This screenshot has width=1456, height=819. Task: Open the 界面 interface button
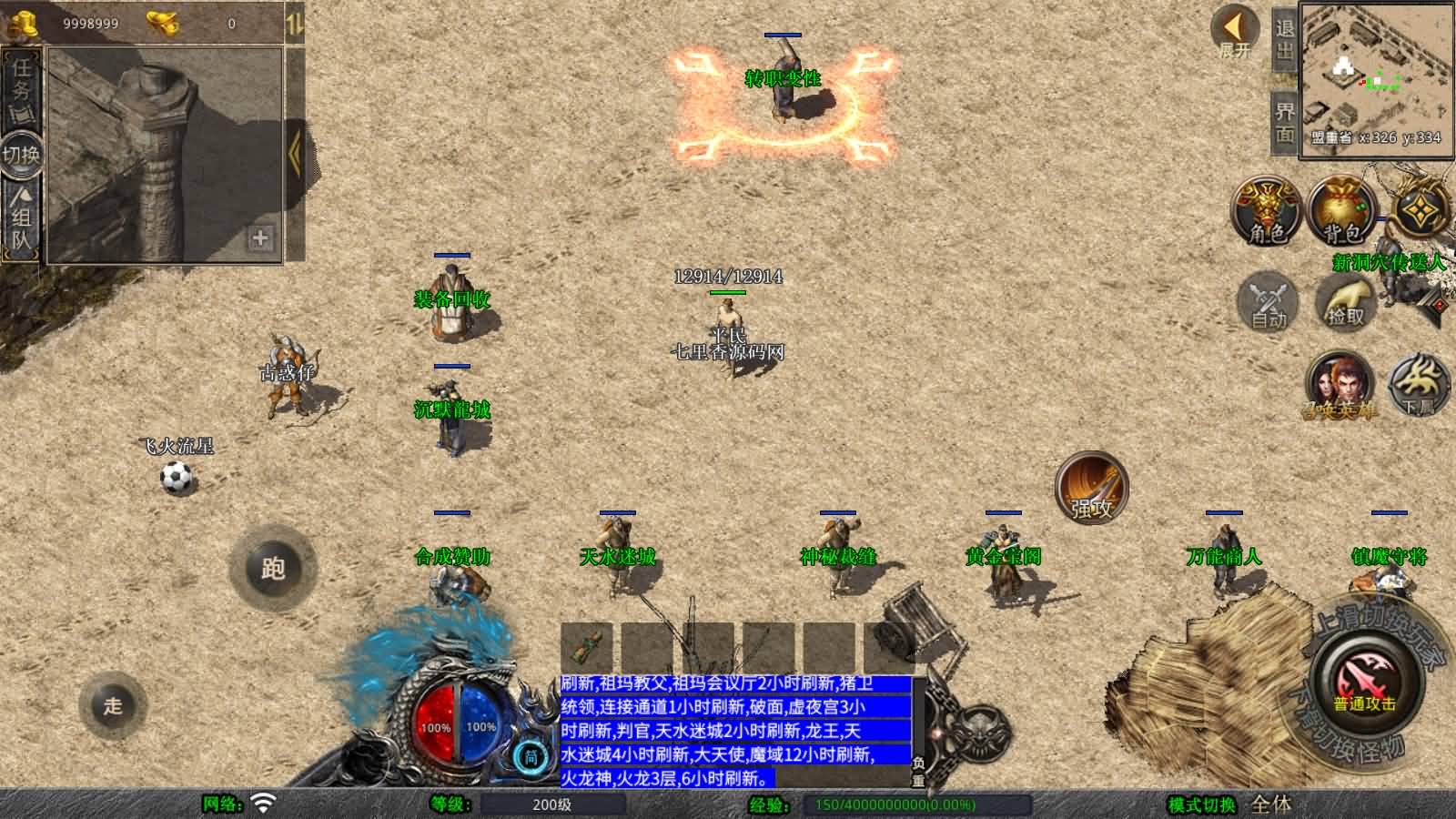click(1284, 123)
